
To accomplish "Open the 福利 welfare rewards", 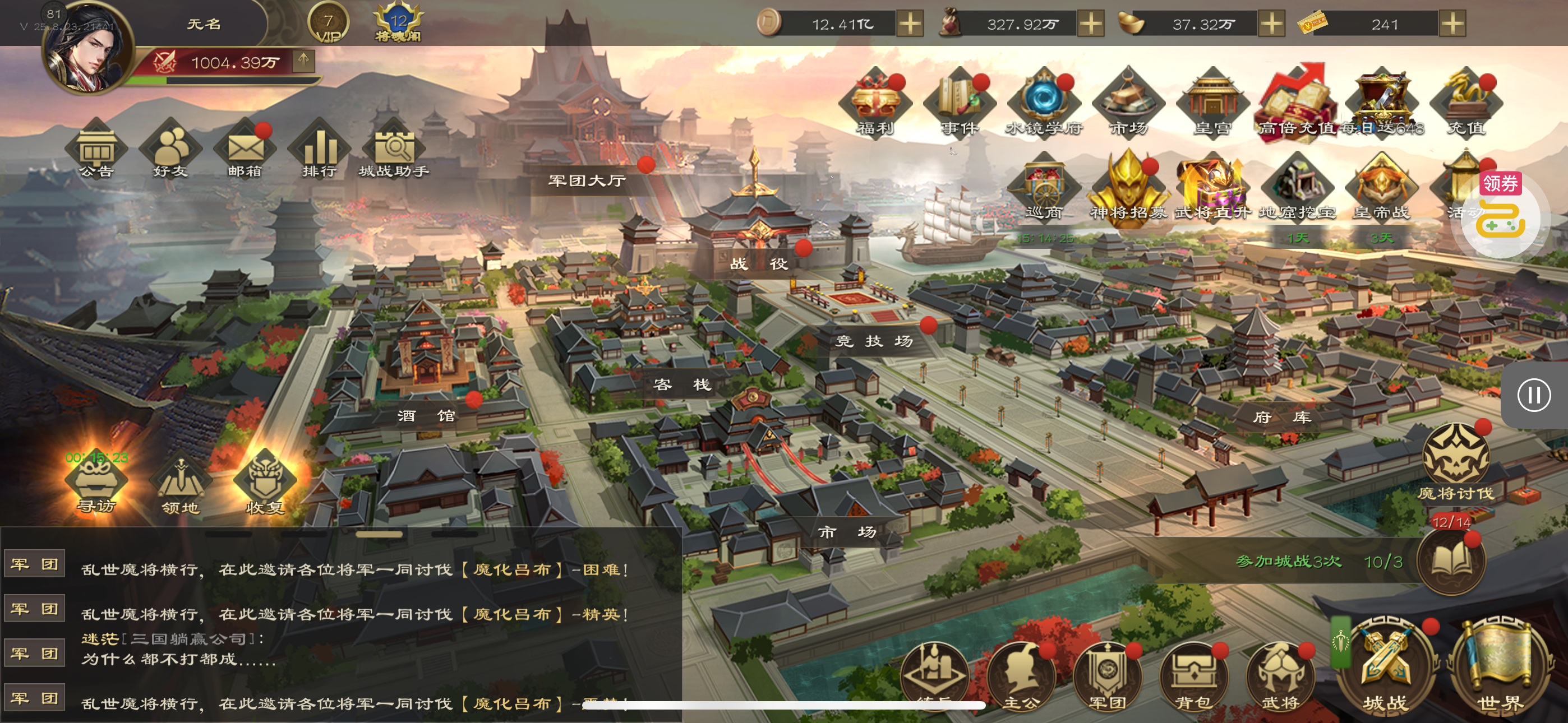I will click(875, 104).
